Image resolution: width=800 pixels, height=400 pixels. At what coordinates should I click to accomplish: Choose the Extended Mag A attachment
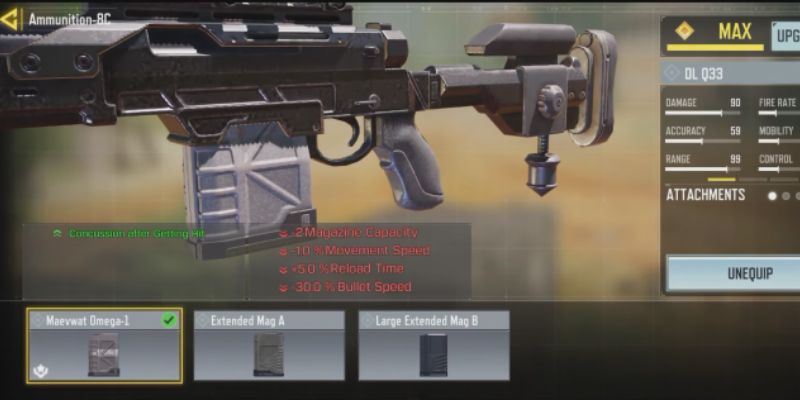268,345
